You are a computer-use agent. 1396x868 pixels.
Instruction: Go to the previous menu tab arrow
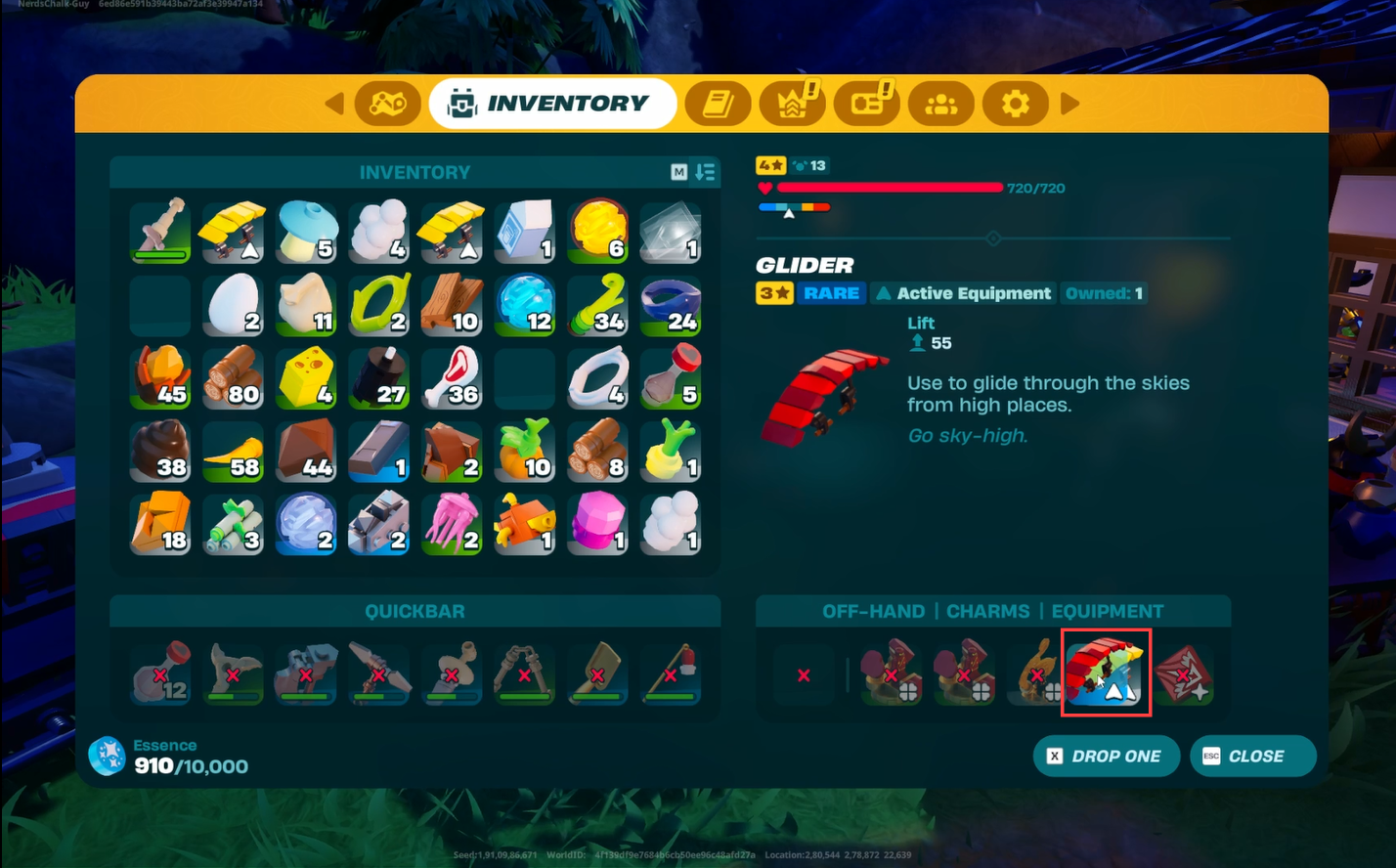click(x=334, y=103)
